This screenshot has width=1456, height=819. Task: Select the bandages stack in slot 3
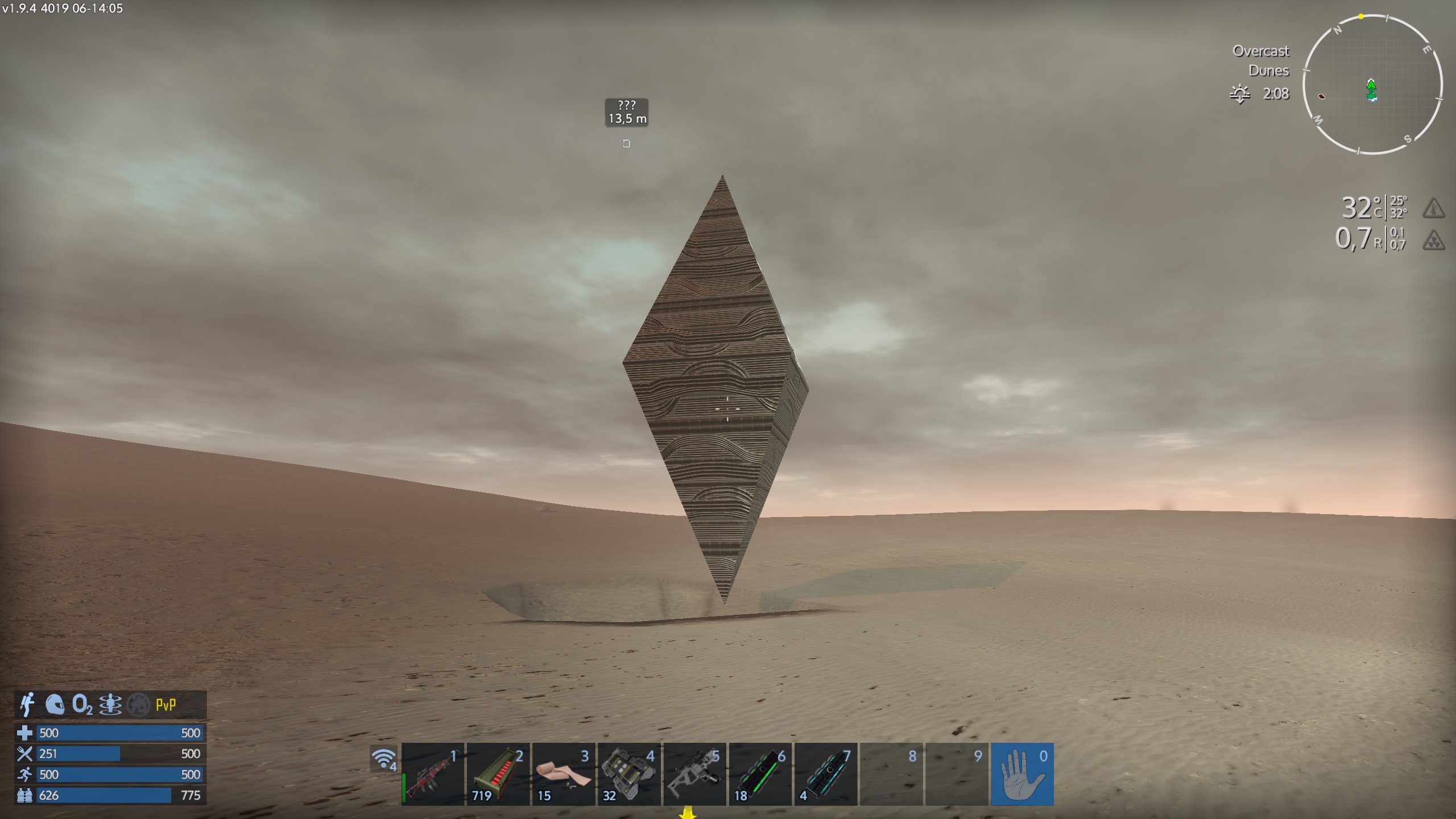pos(564,774)
